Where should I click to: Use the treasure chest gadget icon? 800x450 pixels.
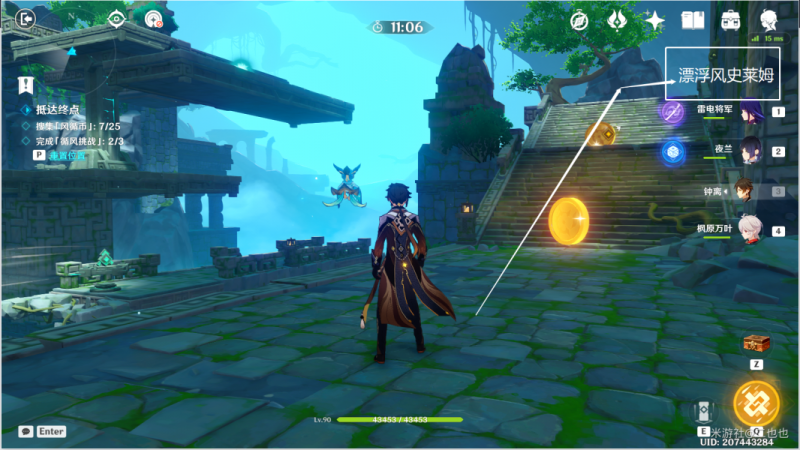pyautogui.click(x=755, y=343)
